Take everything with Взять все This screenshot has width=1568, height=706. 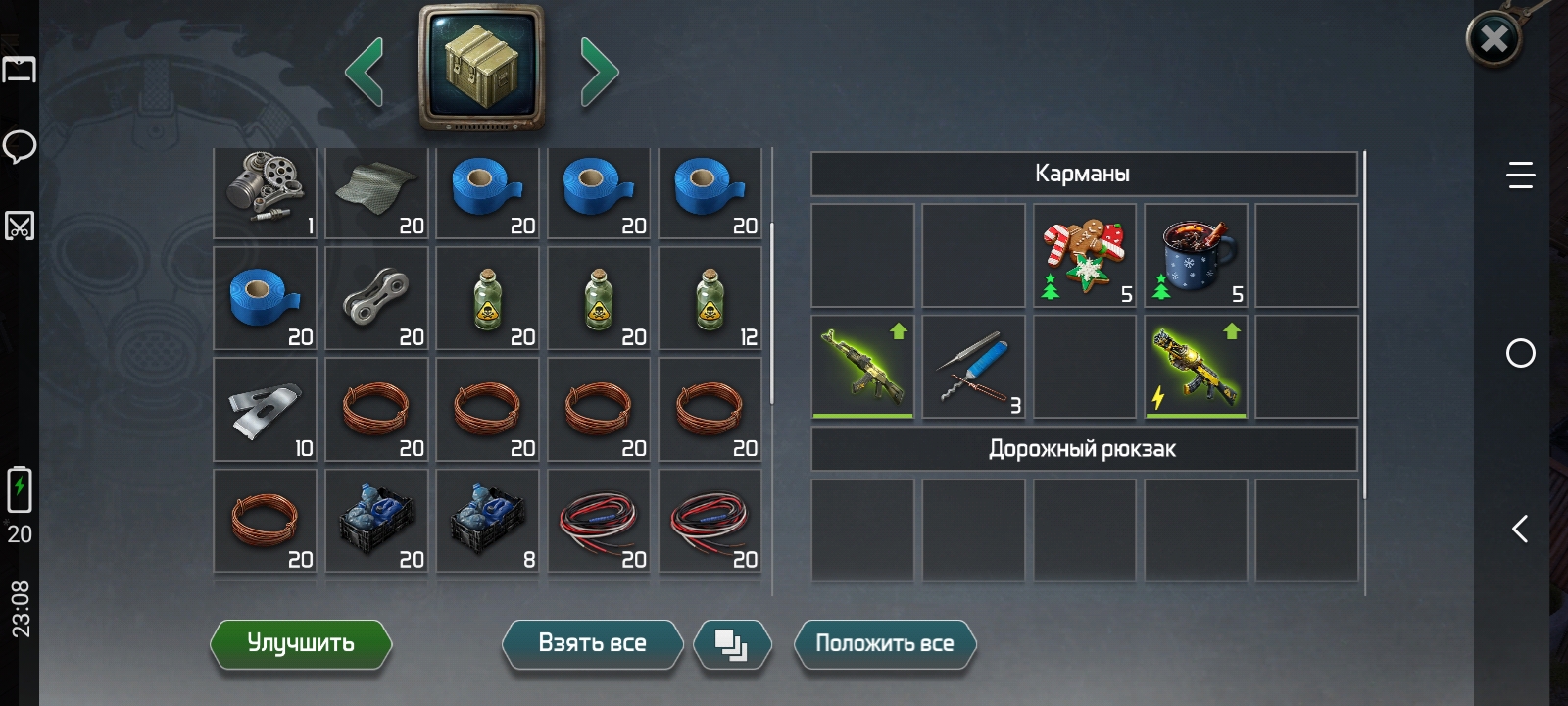pyautogui.click(x=592, y=643)
